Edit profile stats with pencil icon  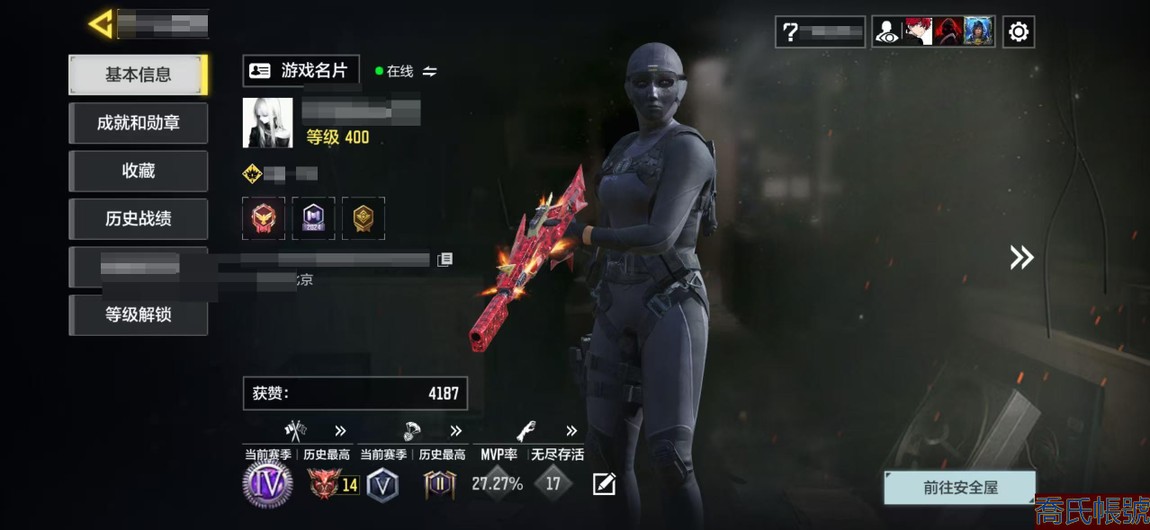pyautogui.click(x=604, y=485)
